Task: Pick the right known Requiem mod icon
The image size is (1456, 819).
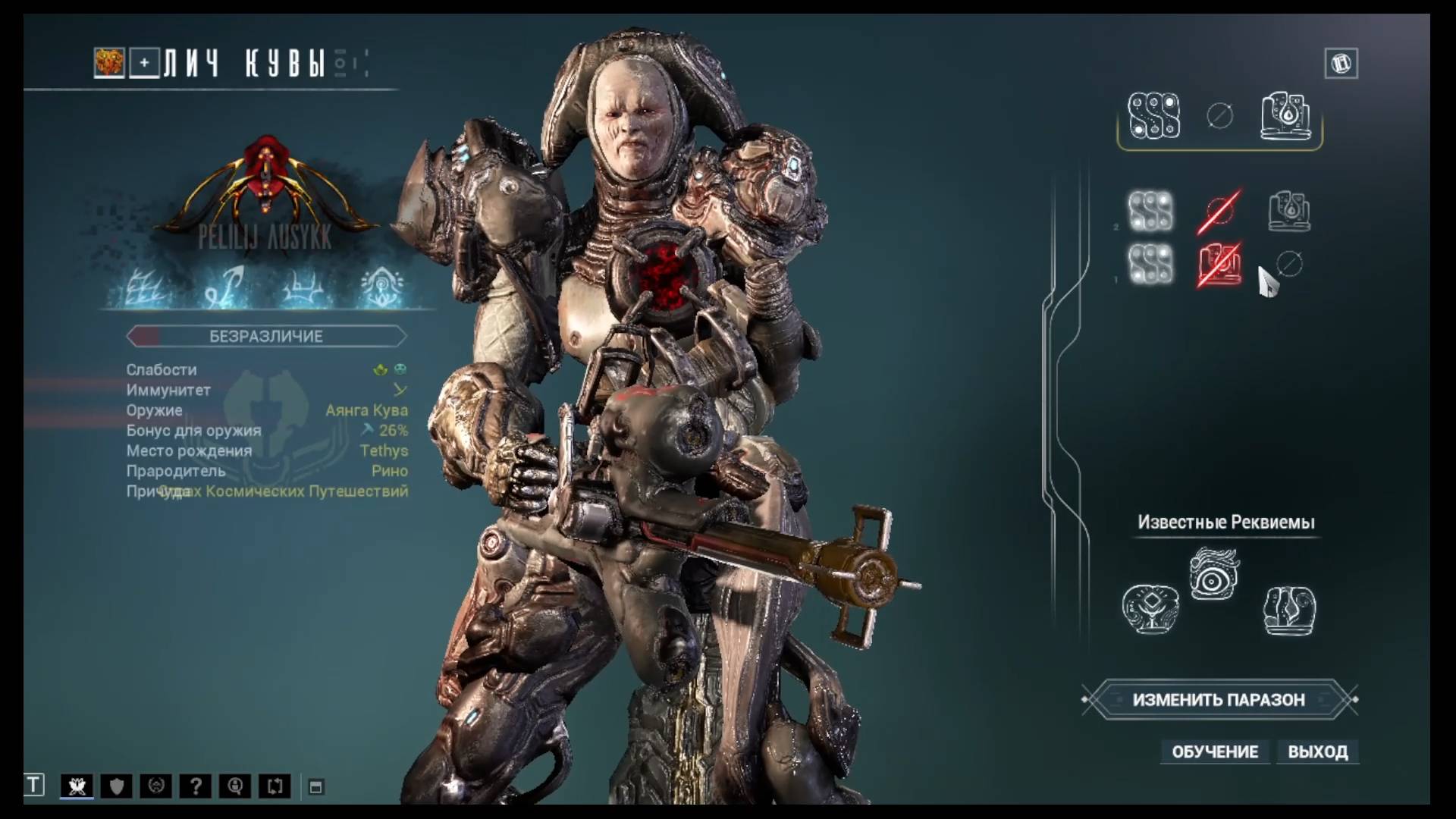Action: tap(1289, 610)
